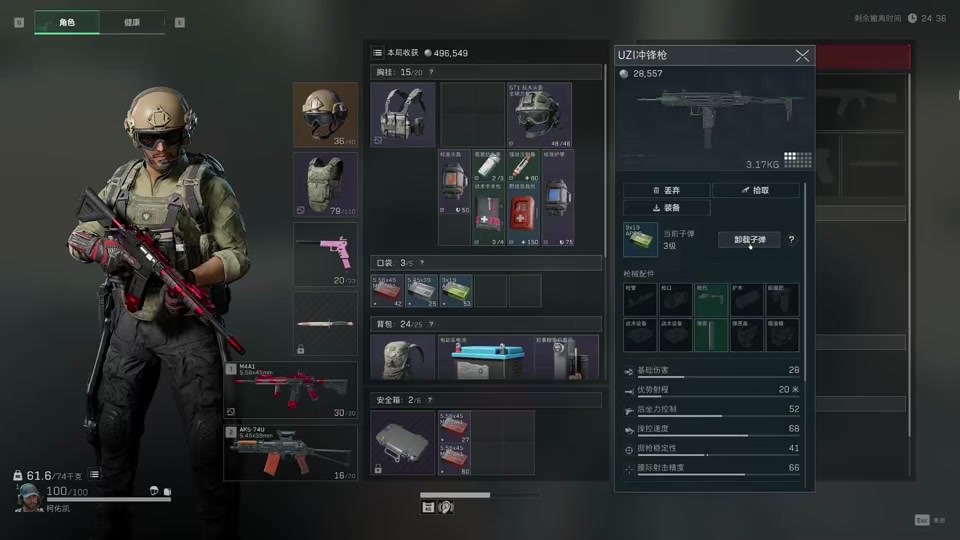
Task: Click the 装备 (equip) button
Action: pyautogui.click(x=666, y=208)
